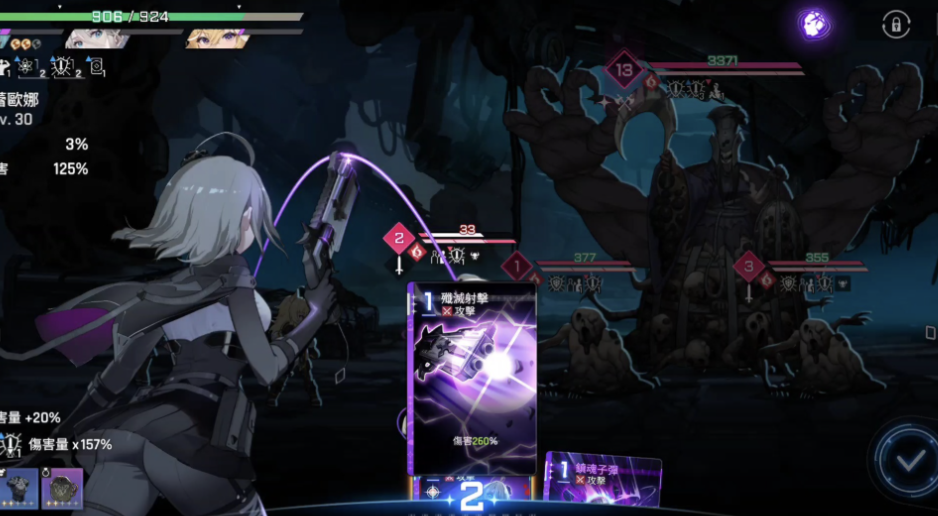Viewport: 938px width, 516px height.
Task: Open the blue-framed equipment slot
Action: (x=19, y=488)
